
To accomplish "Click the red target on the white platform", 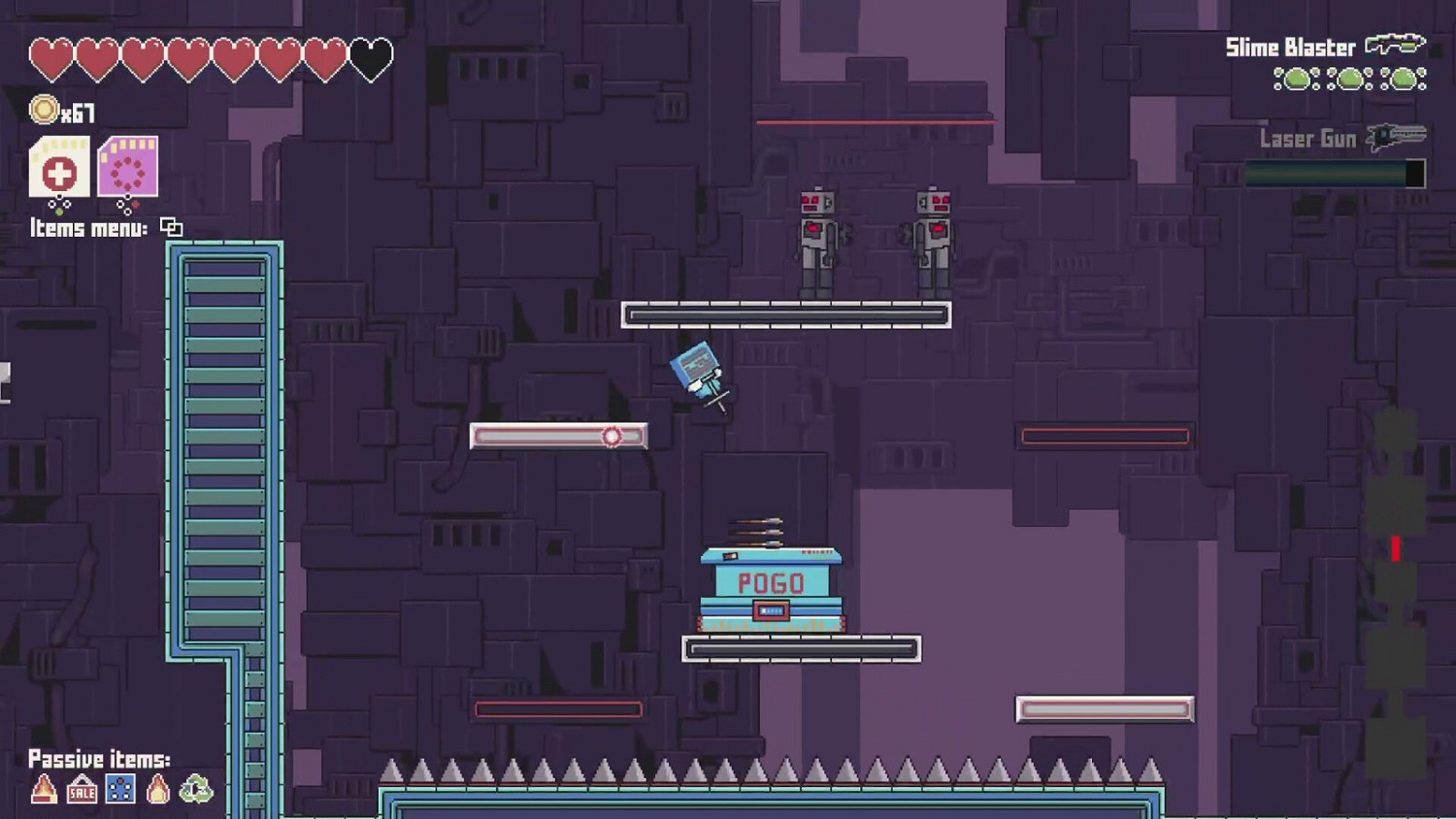I will click(612, 435).
